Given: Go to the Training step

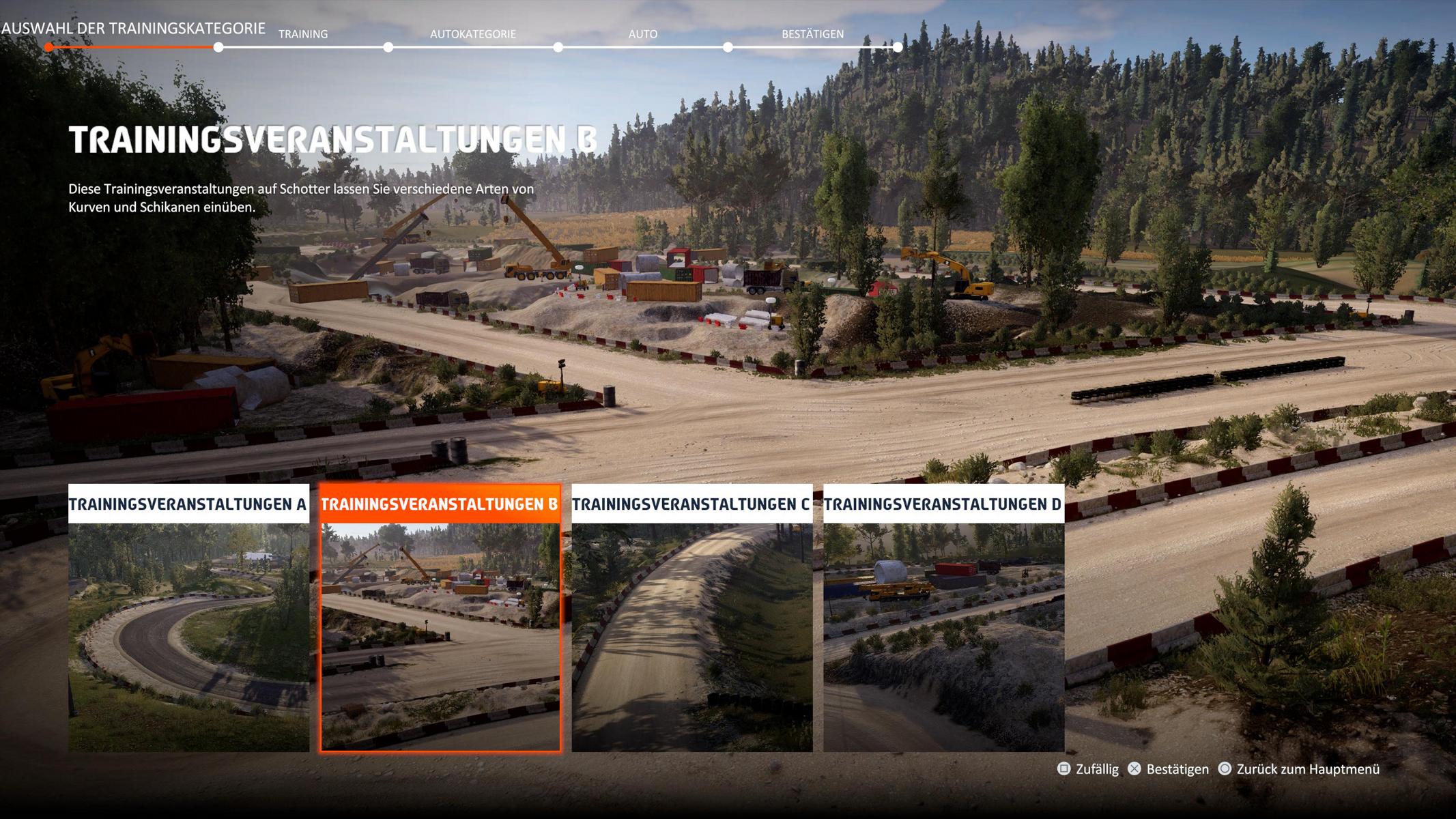Looking at the screenshot, I should pos(303,34).
